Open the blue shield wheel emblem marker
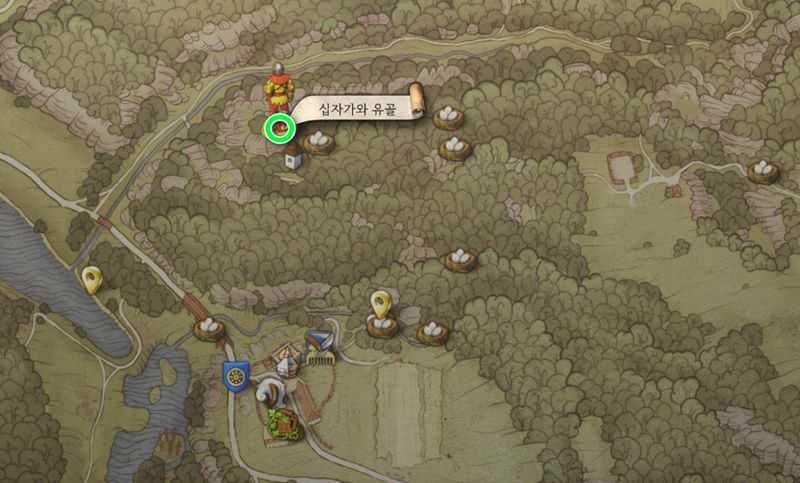The width and height of the screenshot is (800, 483). click(236, 376)
